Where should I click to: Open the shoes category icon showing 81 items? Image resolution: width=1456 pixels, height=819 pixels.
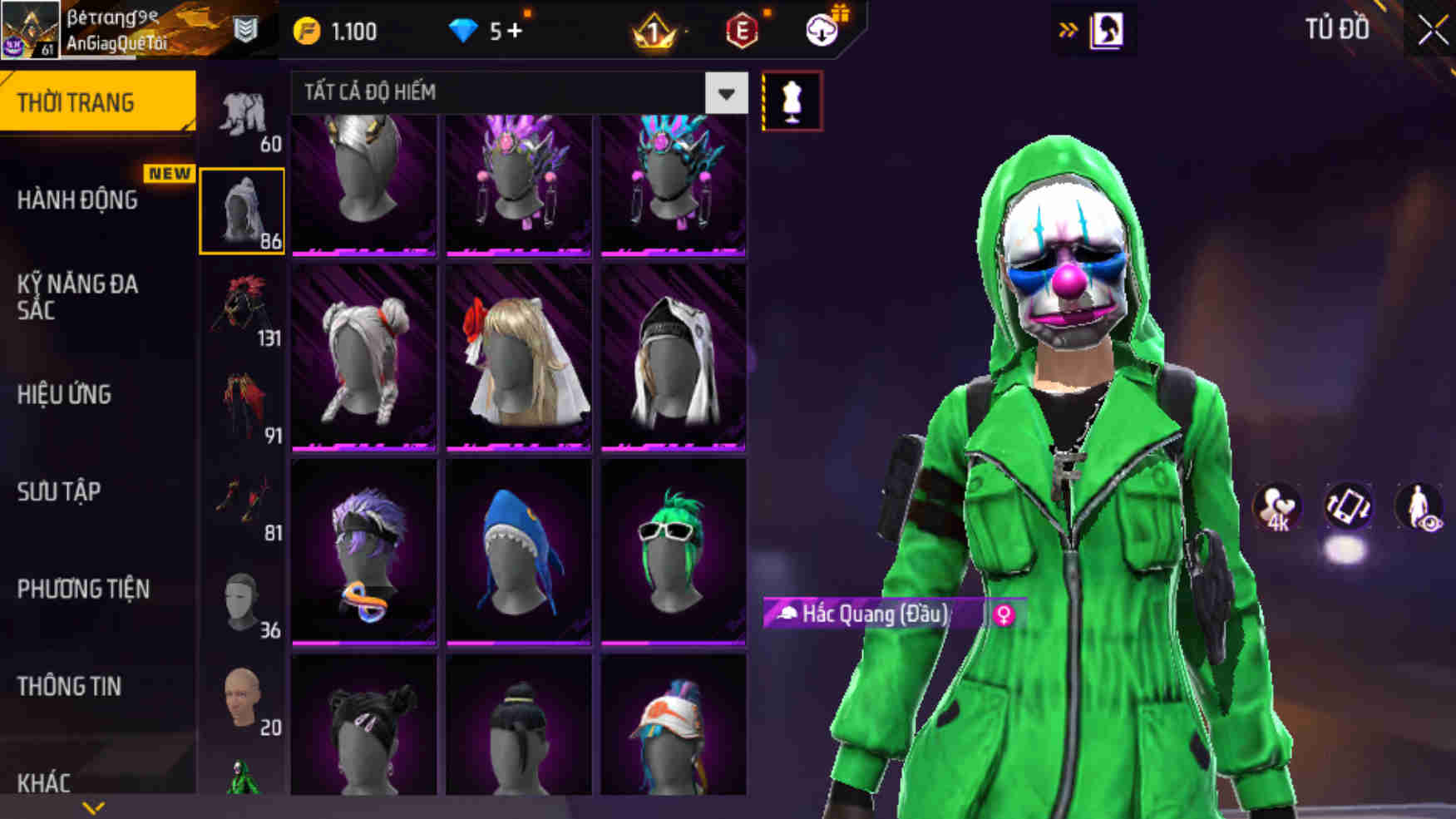(x=242, y=495)
